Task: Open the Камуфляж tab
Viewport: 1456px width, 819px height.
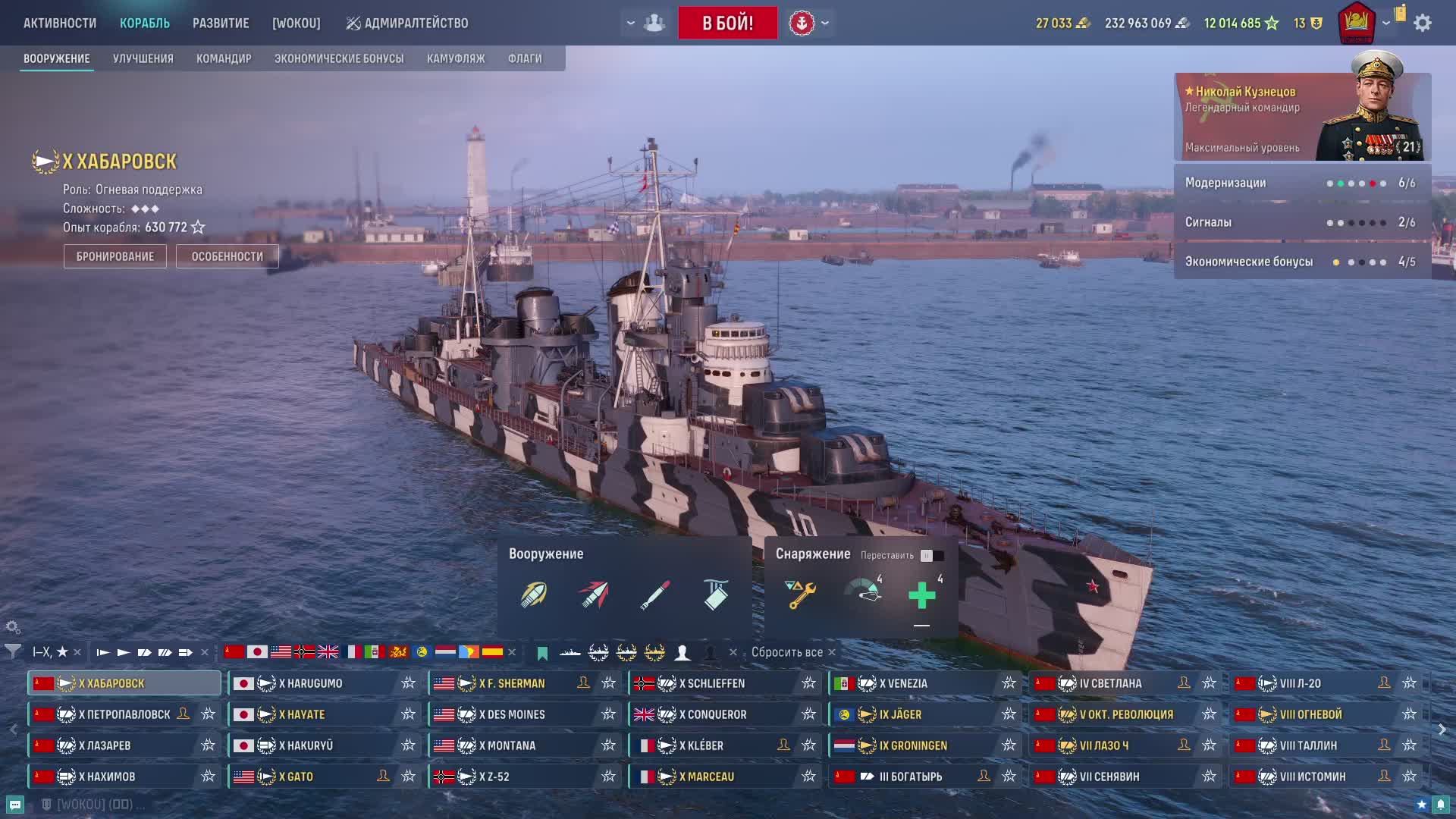Action: point(456,58)
